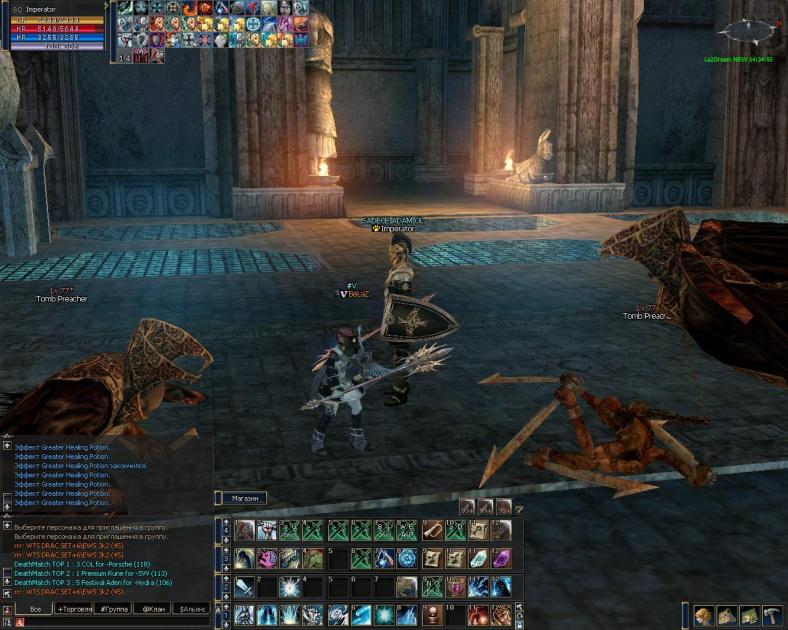Activate the sword skill on third hotbar
788x630 pixels.
click(245, 587)
